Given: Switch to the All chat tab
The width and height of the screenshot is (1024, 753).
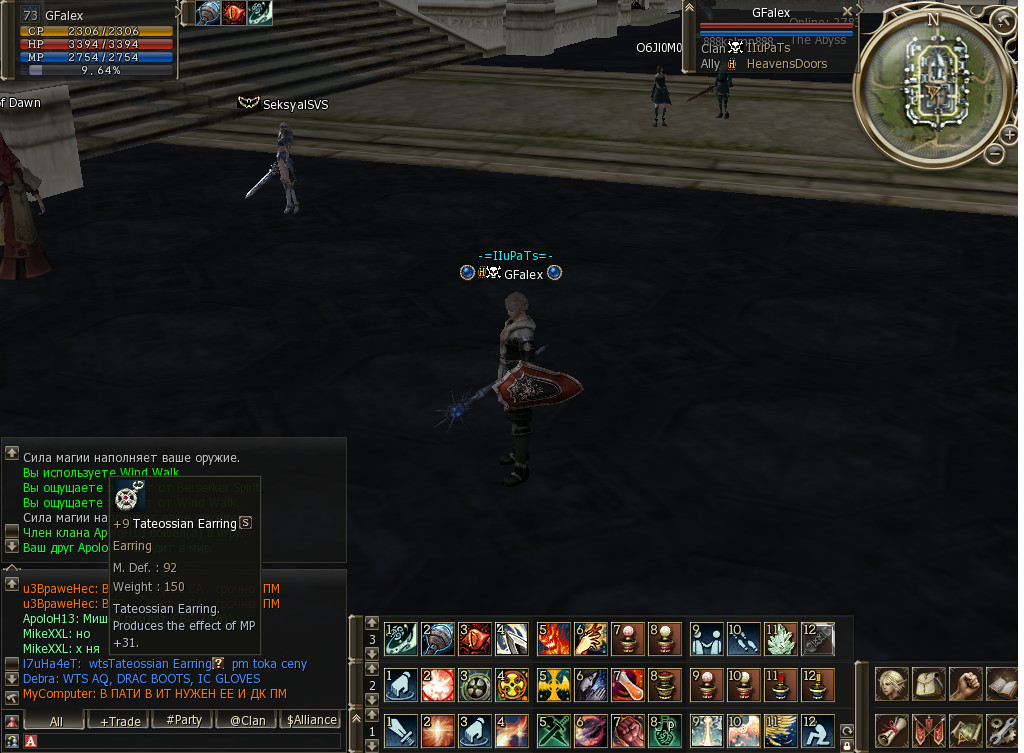Looking at the screenshot, I should tap(56, 720).
